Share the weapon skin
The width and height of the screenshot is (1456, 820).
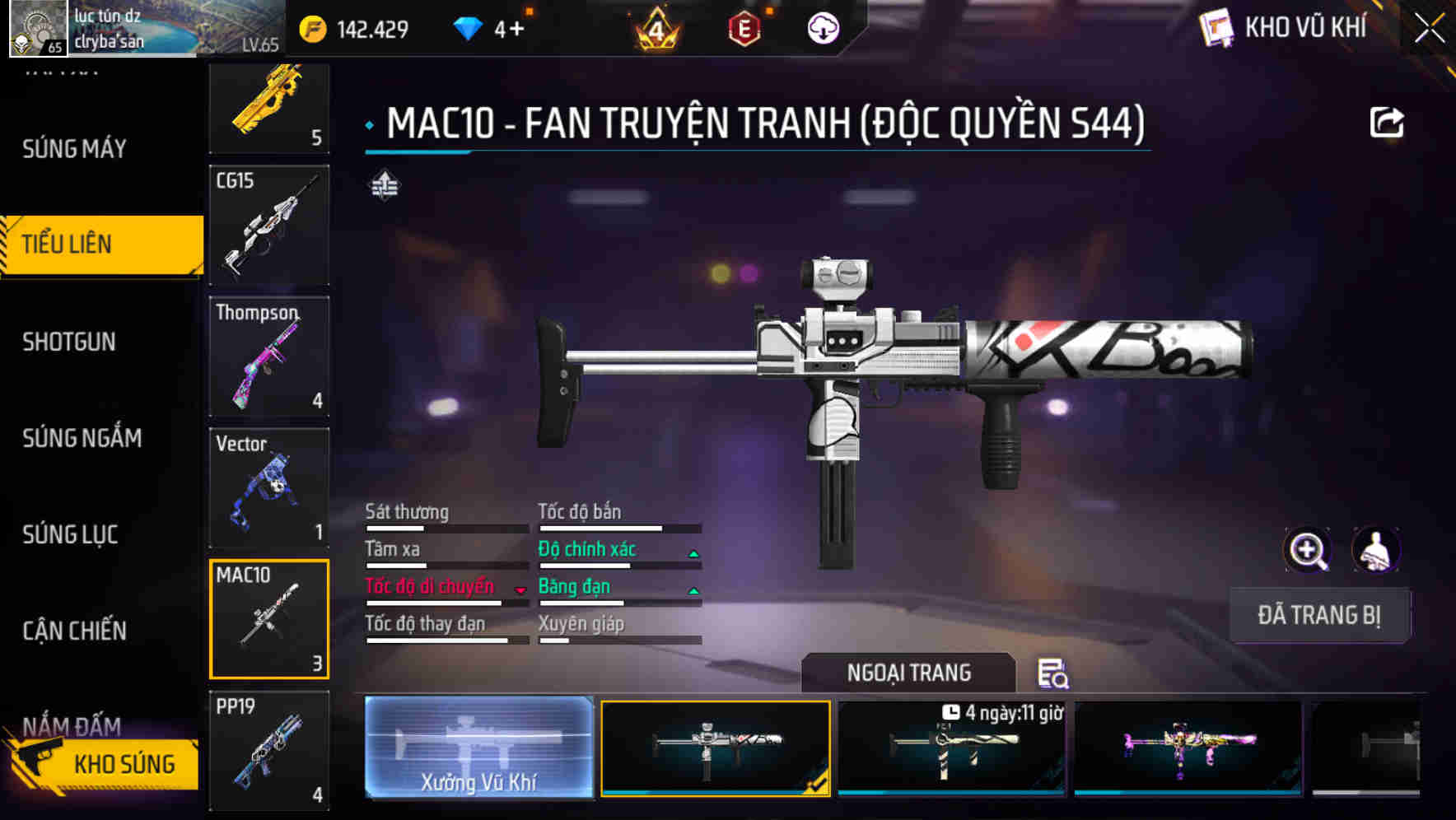[1386, 123]
